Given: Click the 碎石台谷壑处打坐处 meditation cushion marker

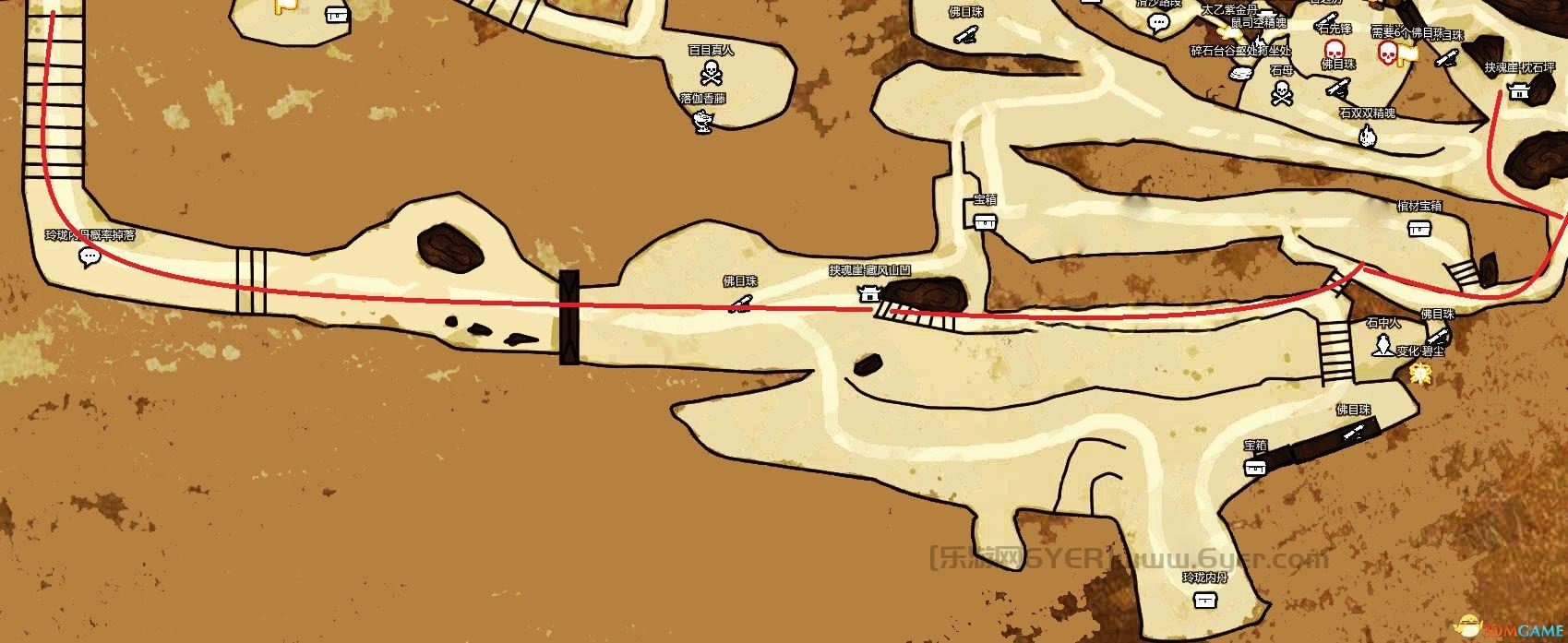Looking at the screenshot, I should coord(1240,72).
